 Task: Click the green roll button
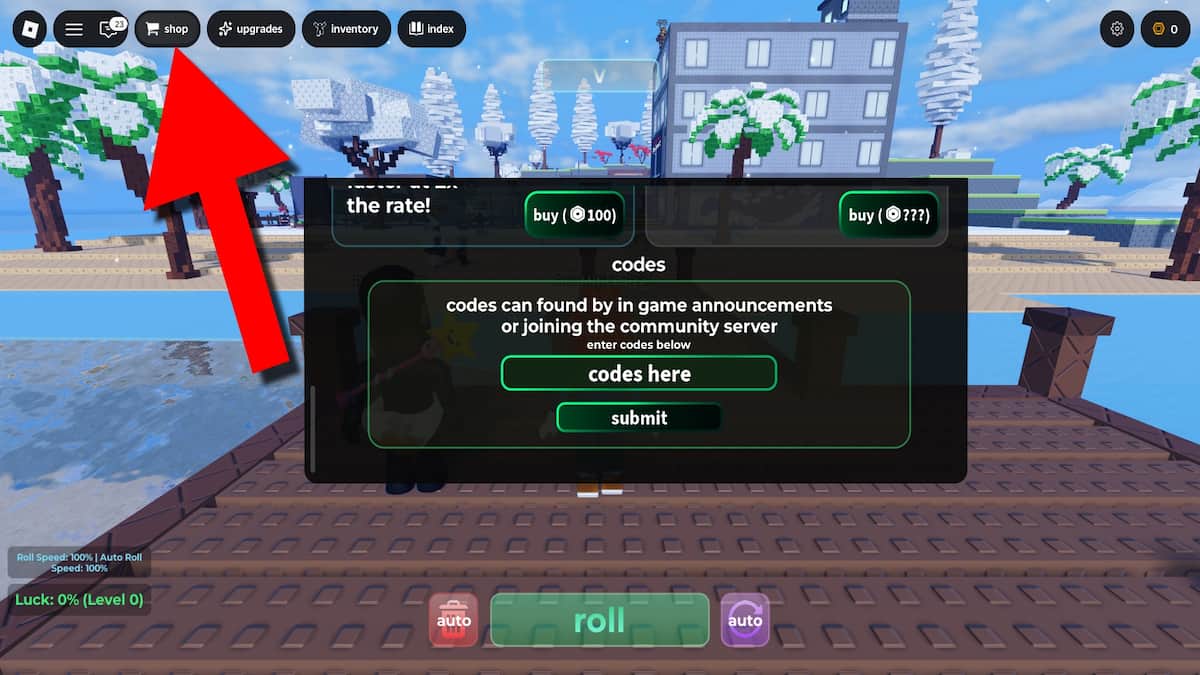(599, 620)
